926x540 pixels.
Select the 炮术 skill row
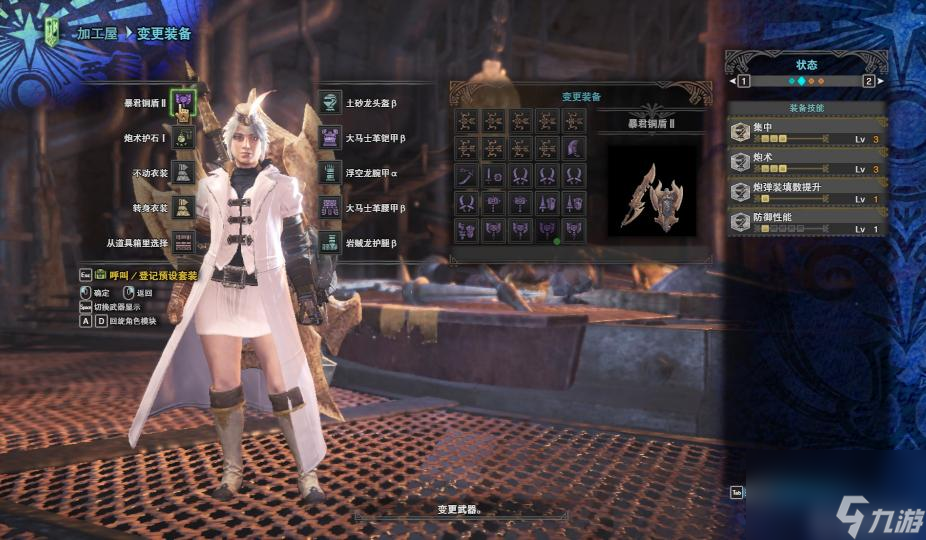[806, 163]
